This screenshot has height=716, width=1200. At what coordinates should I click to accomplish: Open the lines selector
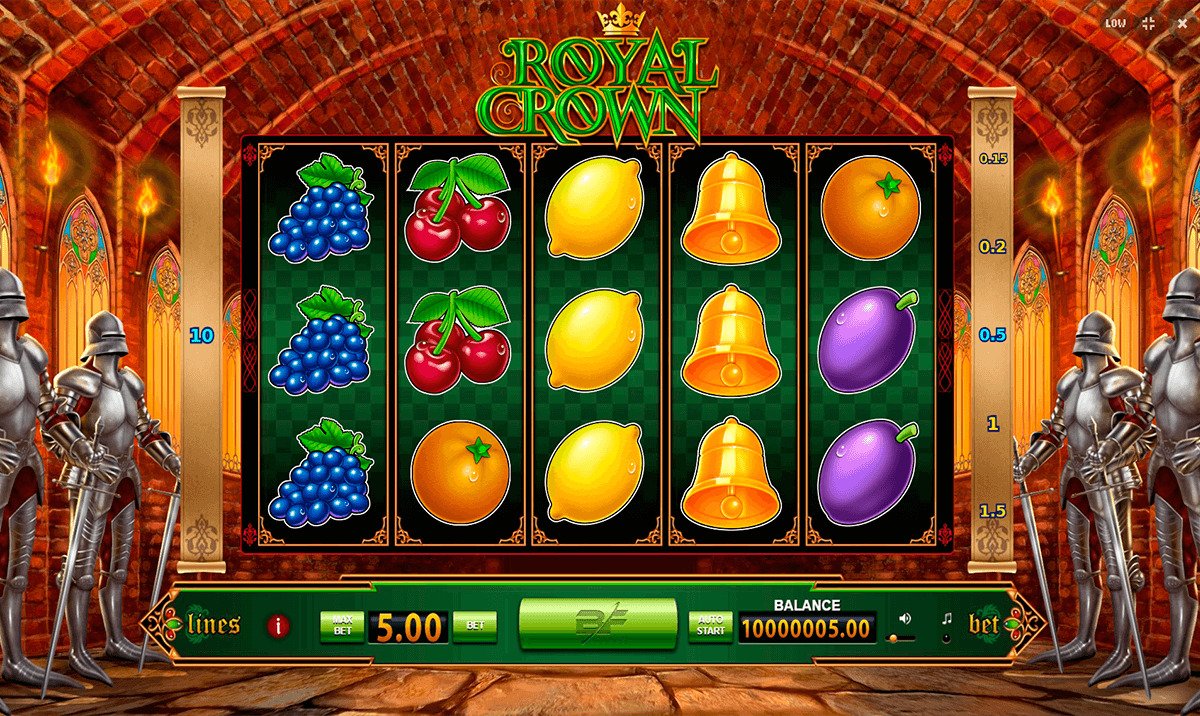213,626
